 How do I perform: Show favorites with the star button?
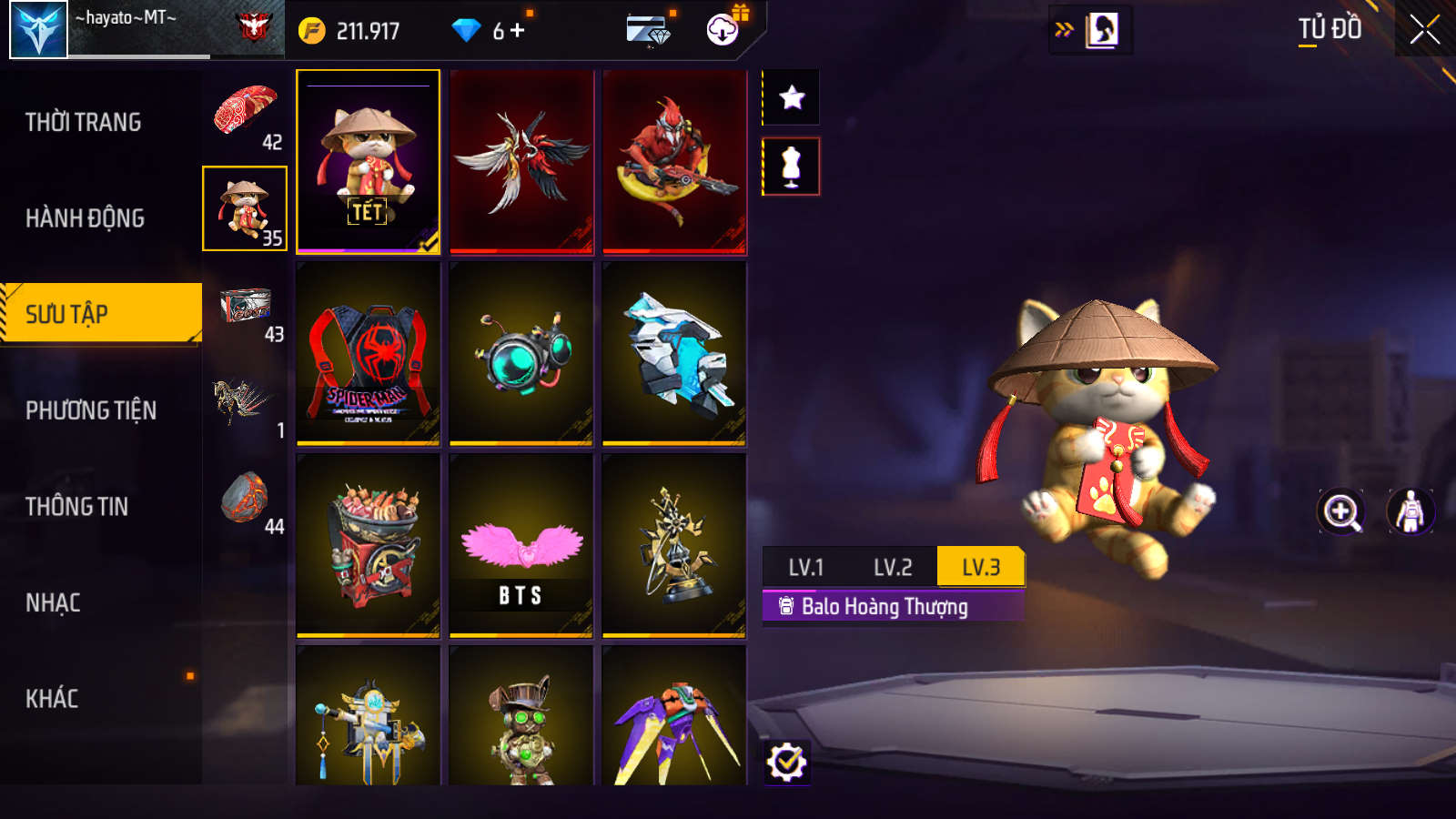tap(792, 97)
